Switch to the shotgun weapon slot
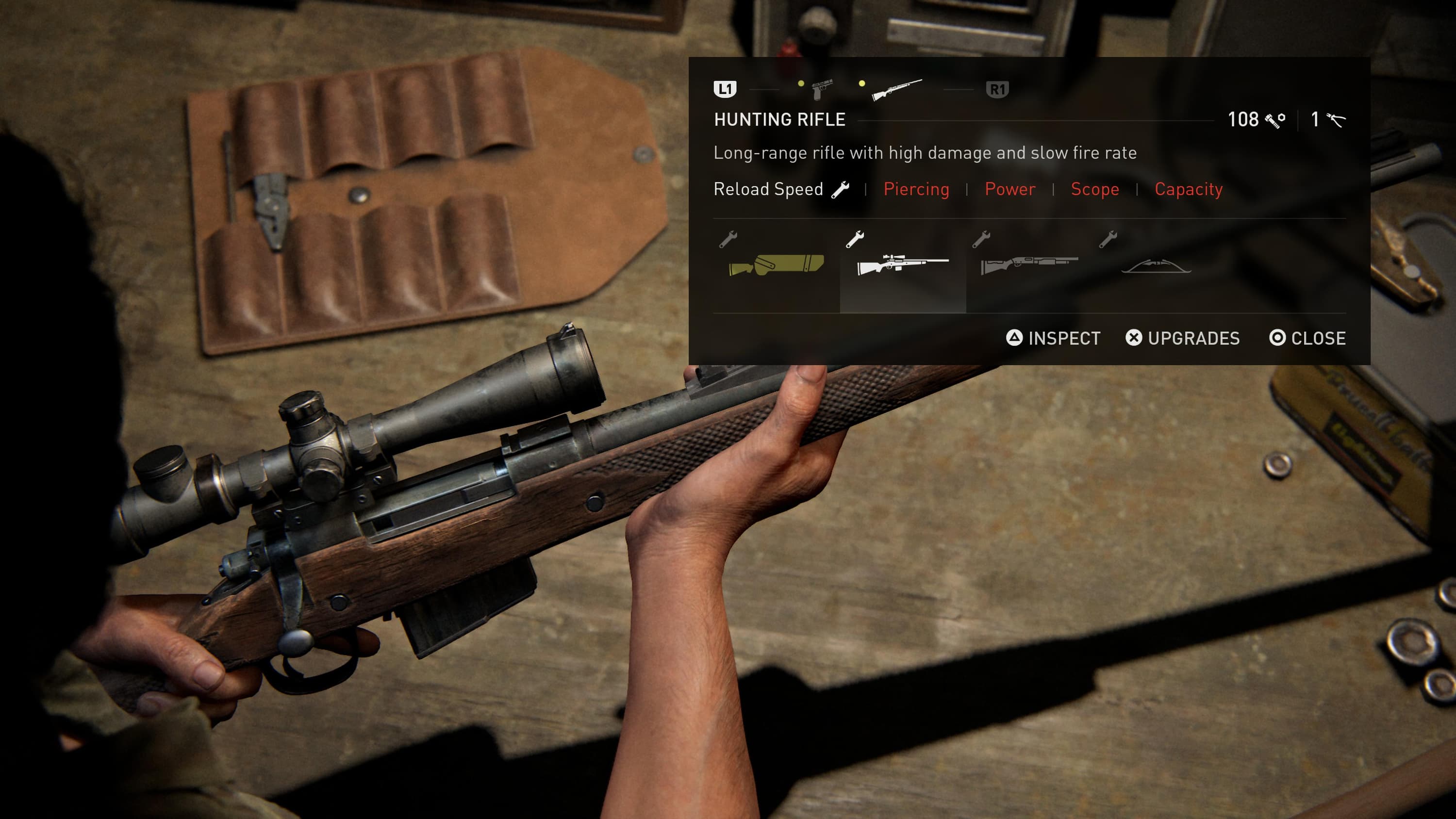The image size is (1456, 819). (1029, 264)
